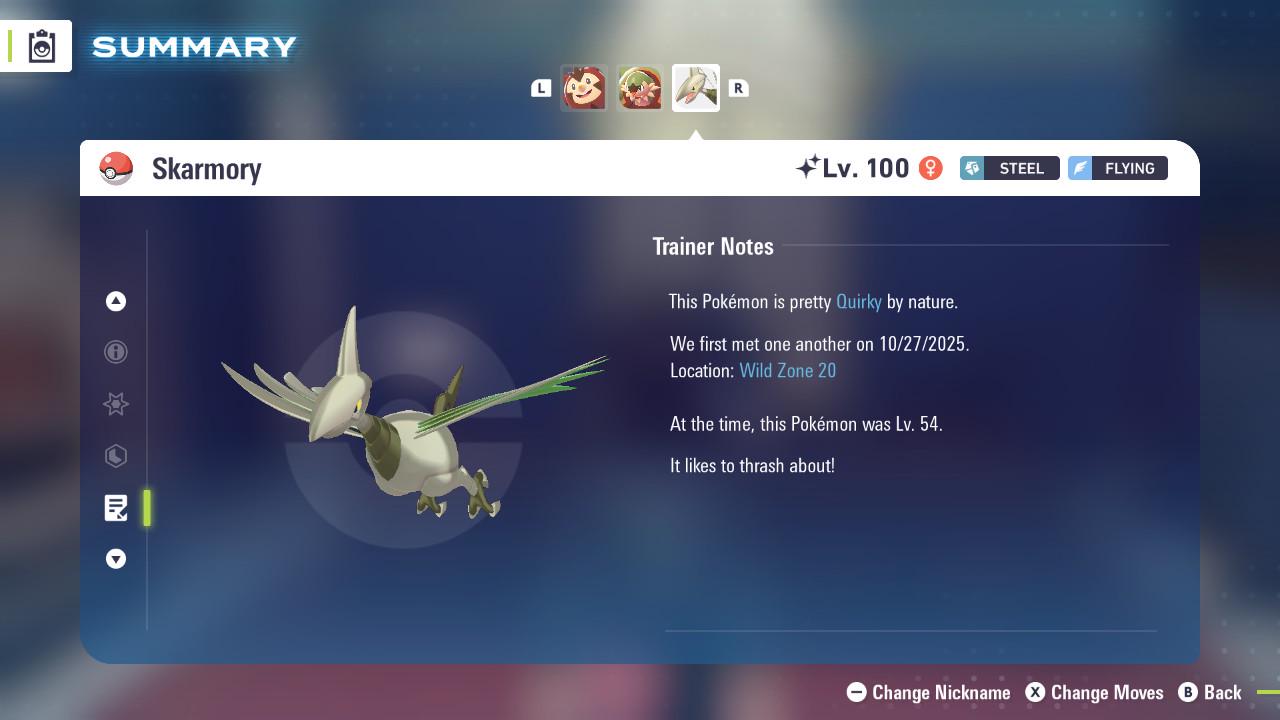Click the female gender symbol
The image size is (1280, 720).
(929, 168)
